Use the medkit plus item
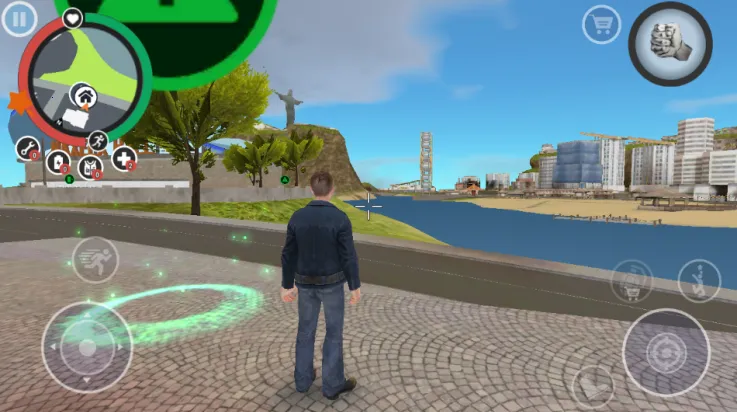Viewport: 737px width, 412px height. [x=124, y=158]
